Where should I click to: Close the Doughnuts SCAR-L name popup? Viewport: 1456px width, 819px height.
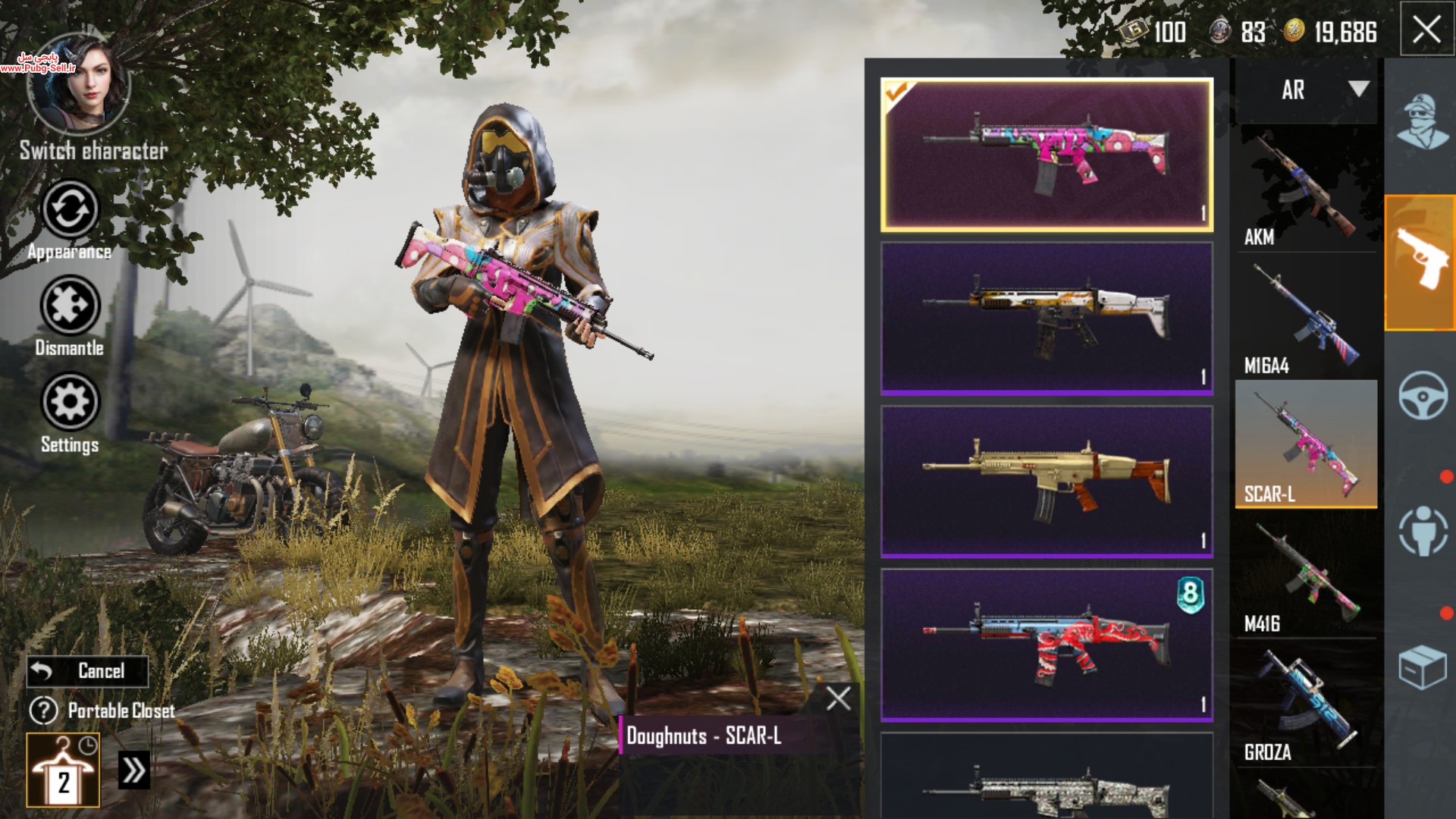[x=838, y=698]
